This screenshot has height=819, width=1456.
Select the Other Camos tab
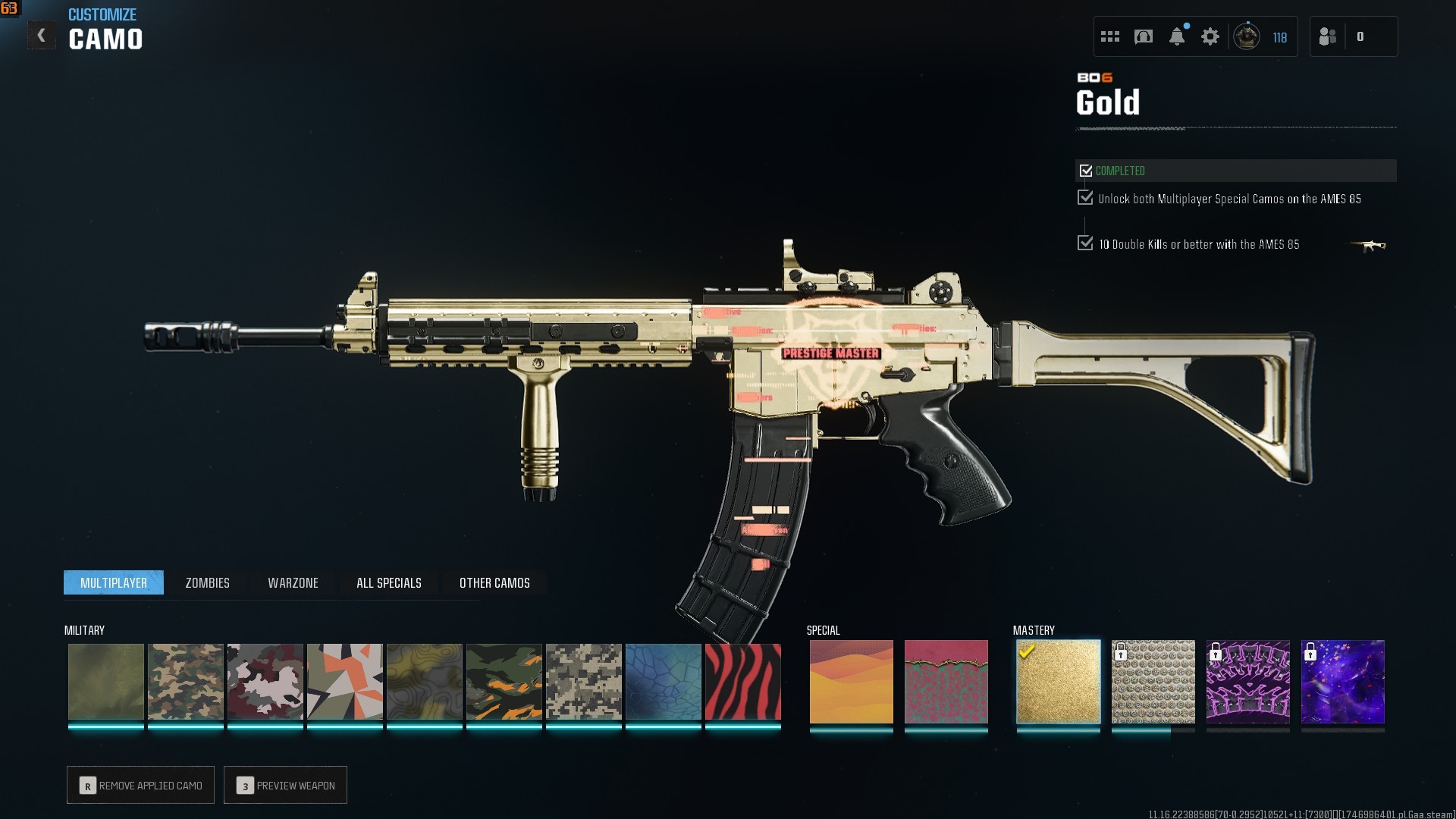pos(494,582)
